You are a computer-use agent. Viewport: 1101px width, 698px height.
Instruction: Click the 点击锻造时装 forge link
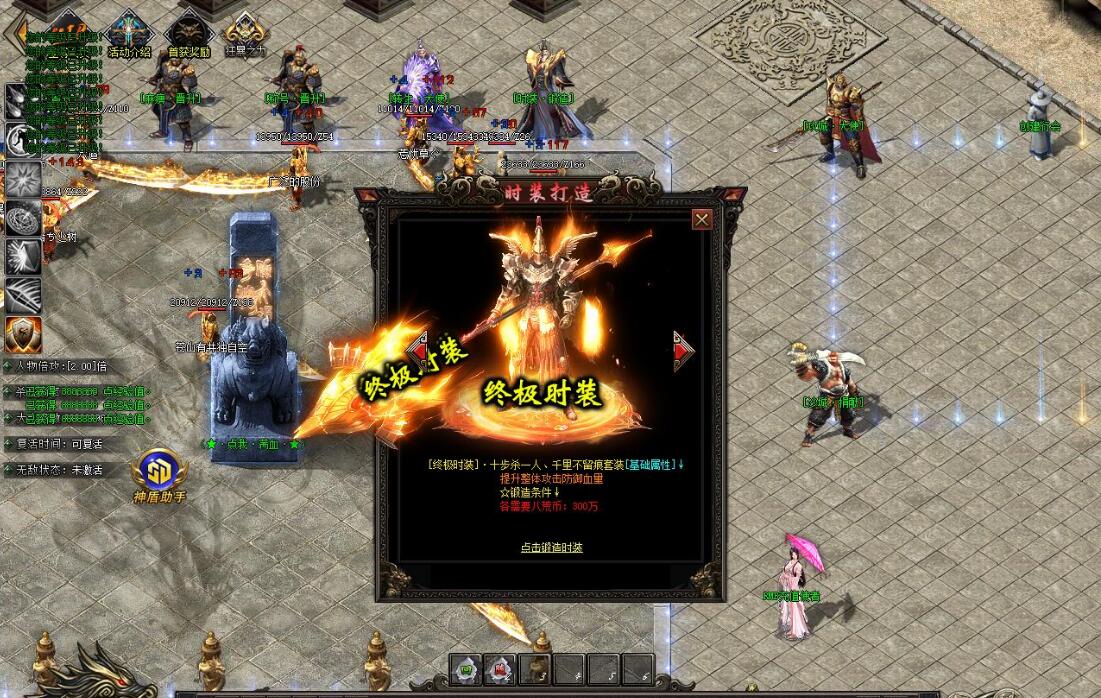tap(551, 547)
